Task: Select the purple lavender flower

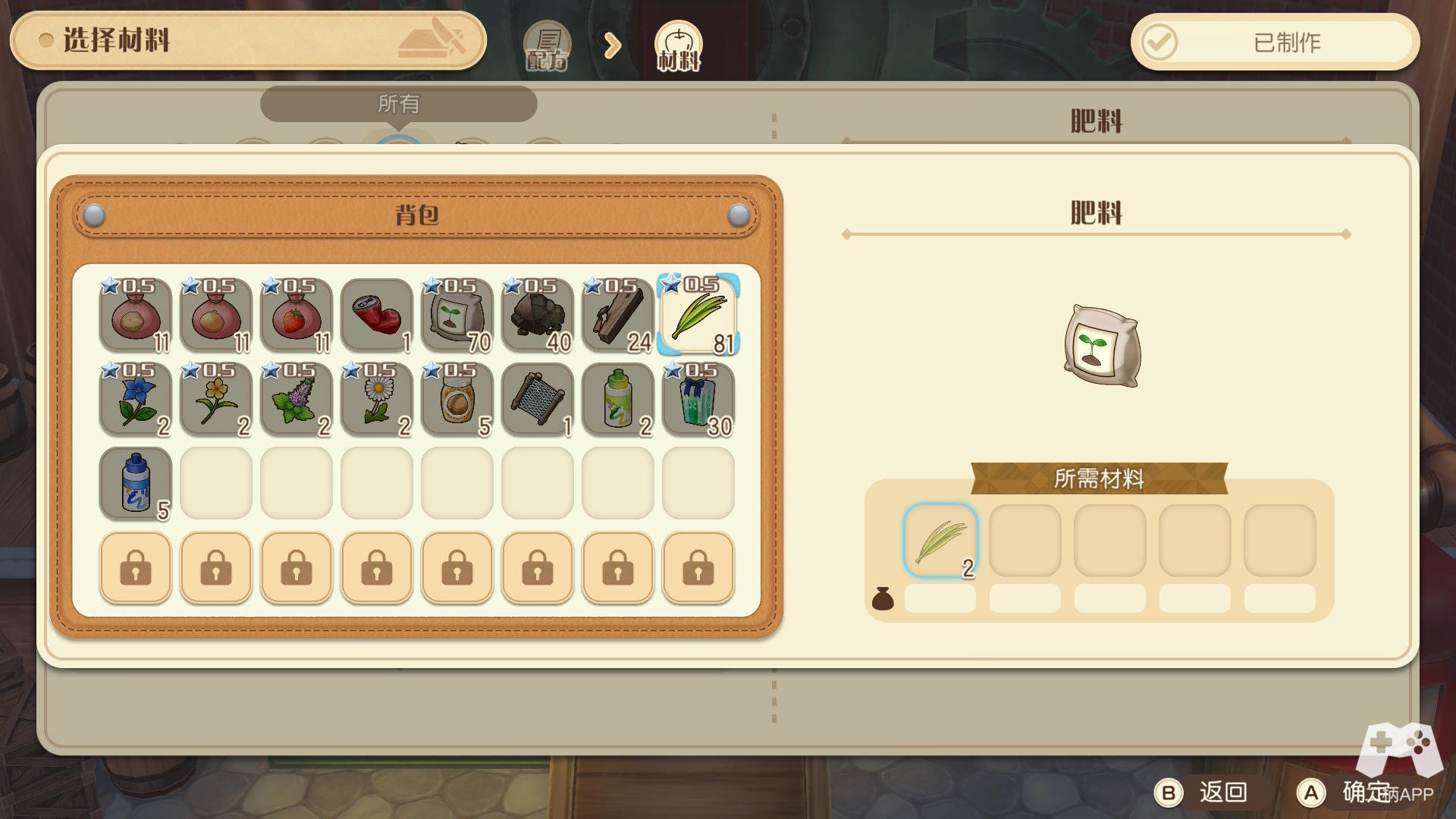Action: tap(296, 400)
